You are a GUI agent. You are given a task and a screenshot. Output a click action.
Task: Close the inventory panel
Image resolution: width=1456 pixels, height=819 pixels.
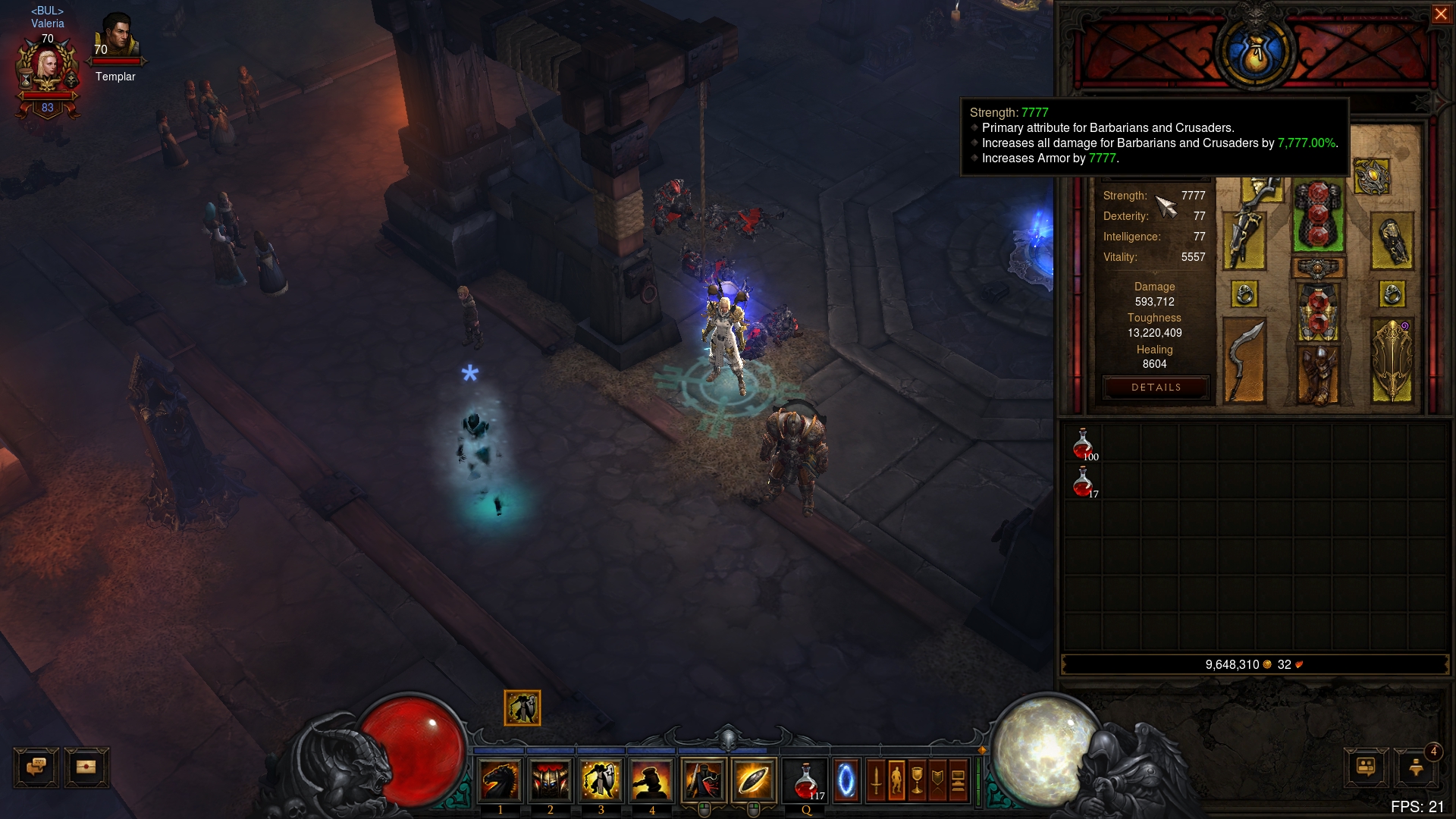coord(1440,14)
